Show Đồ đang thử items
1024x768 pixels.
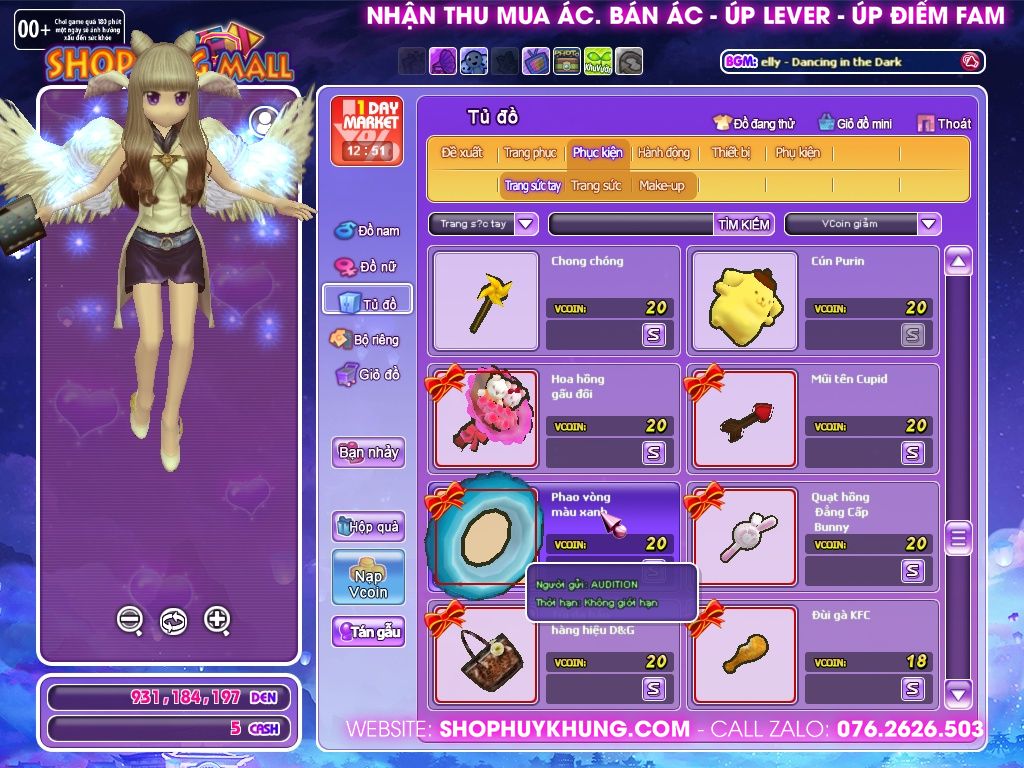point(754,123)
